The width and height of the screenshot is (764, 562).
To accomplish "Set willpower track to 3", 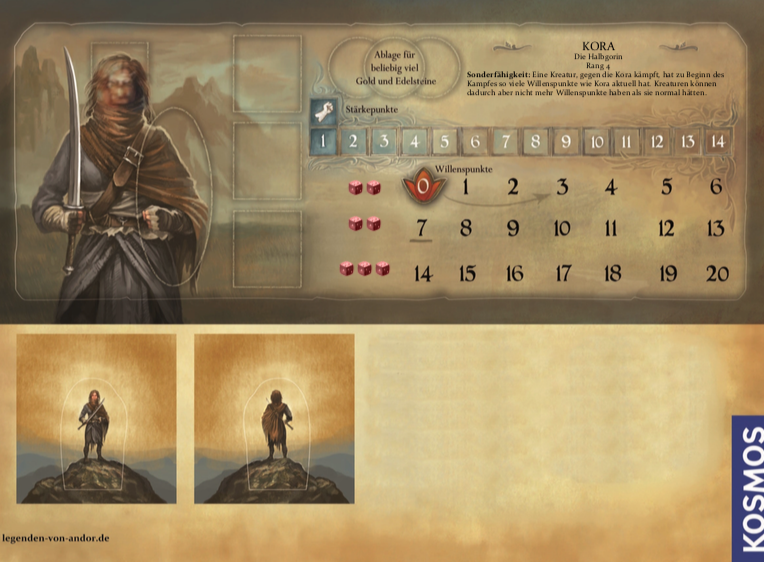I will click(562, 187).
